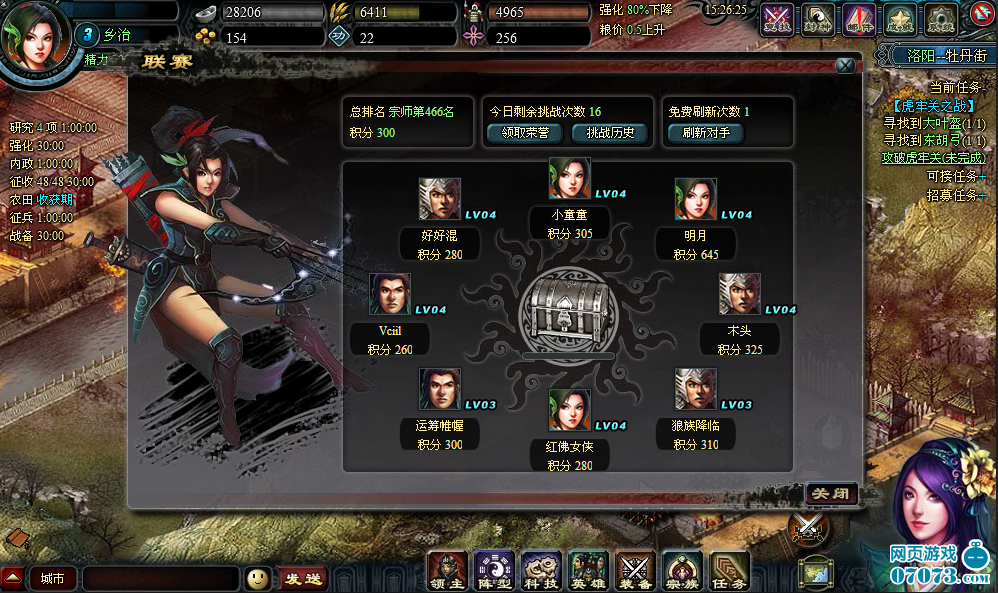Select opponent 红佛女侠 portrait

pyautogui.click(x=569, y=410)
